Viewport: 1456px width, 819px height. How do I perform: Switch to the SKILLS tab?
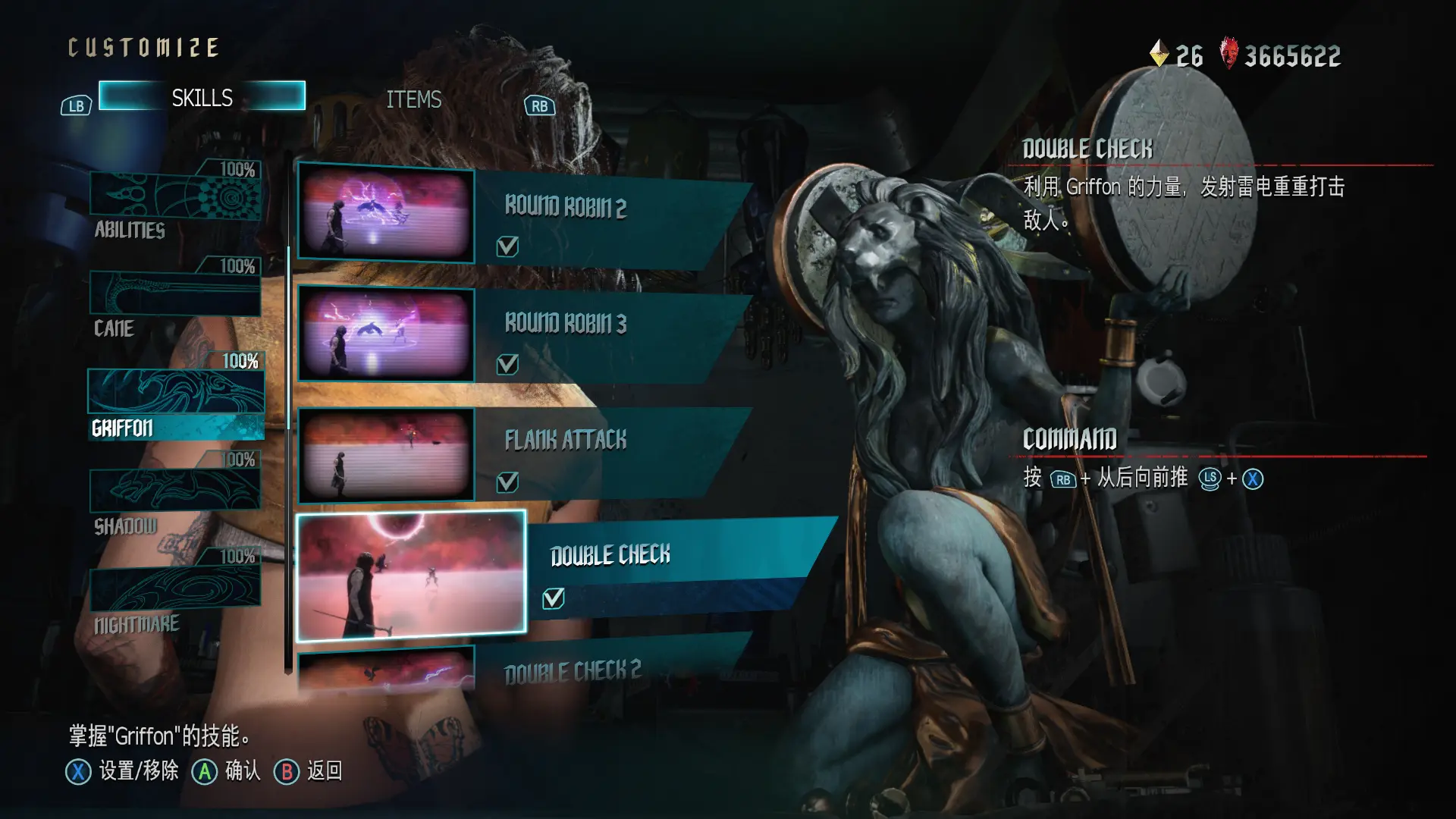pyautogui.click(x=202, y=97)
